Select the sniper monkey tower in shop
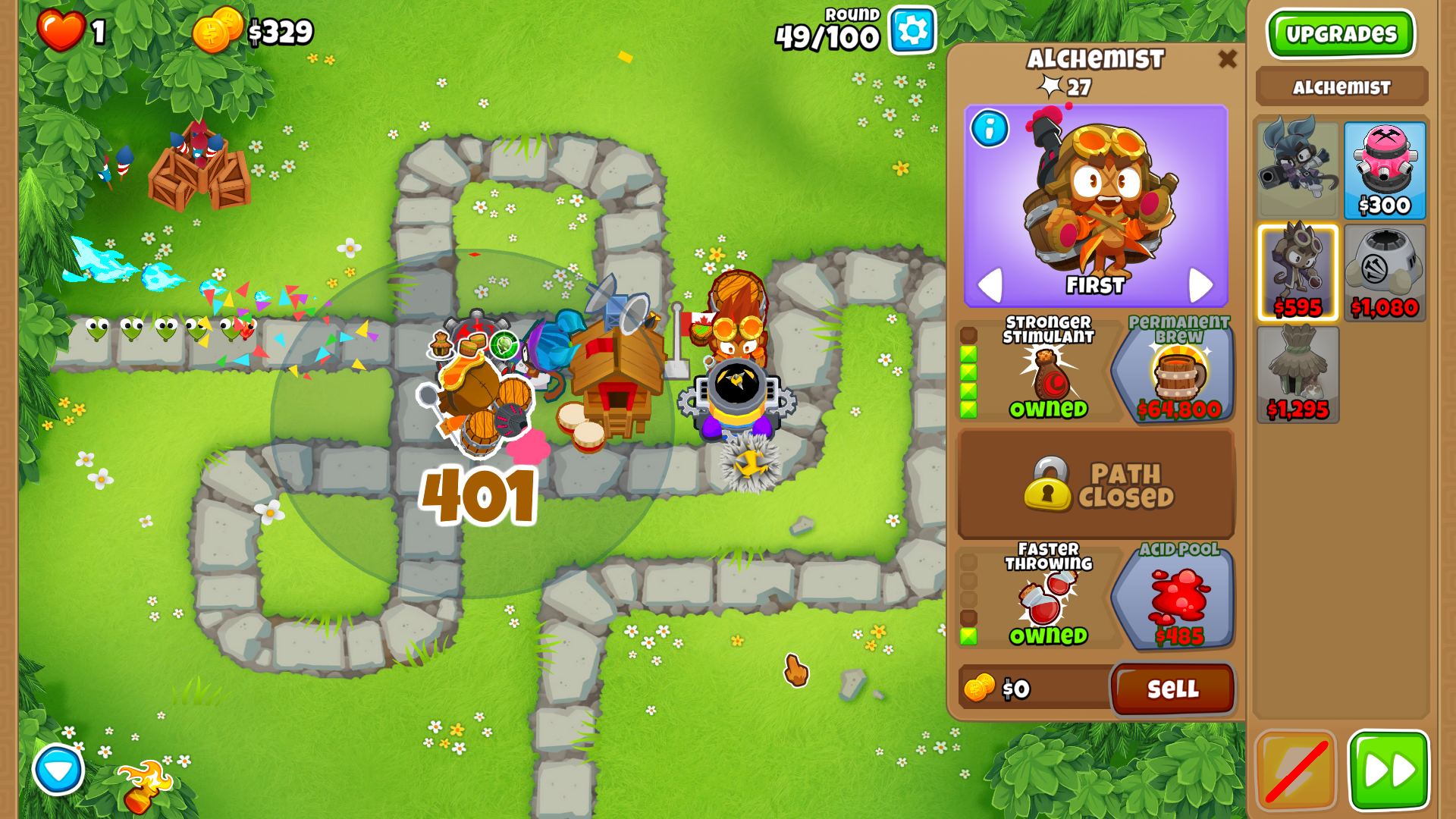Screen dimensions: 1456x819 (1298, 171)
